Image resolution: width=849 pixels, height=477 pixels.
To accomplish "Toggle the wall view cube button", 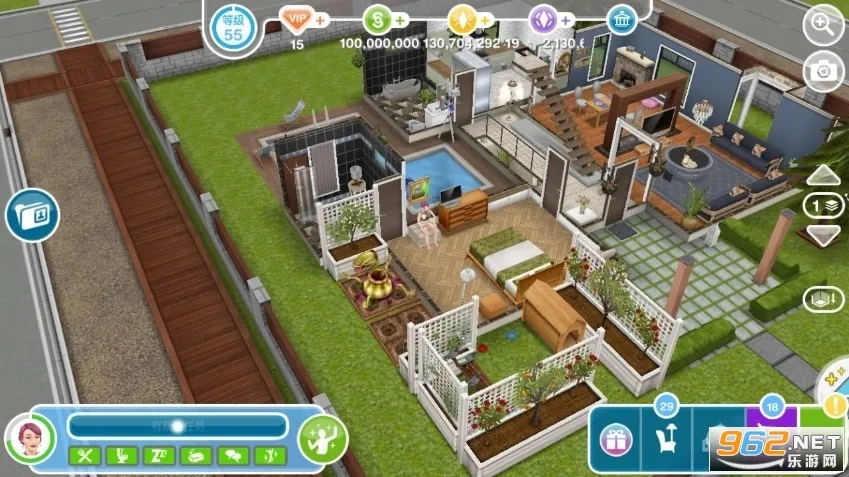I will pyautogui.click(x=823, y=299).
